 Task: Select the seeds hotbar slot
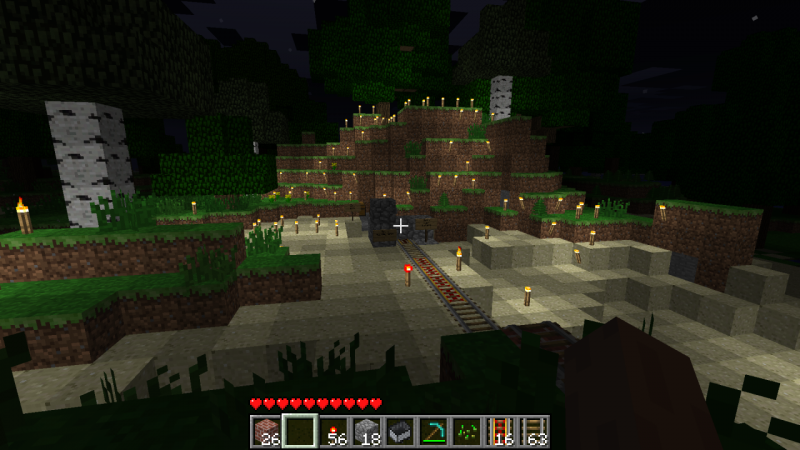click(x=466, y=431)
